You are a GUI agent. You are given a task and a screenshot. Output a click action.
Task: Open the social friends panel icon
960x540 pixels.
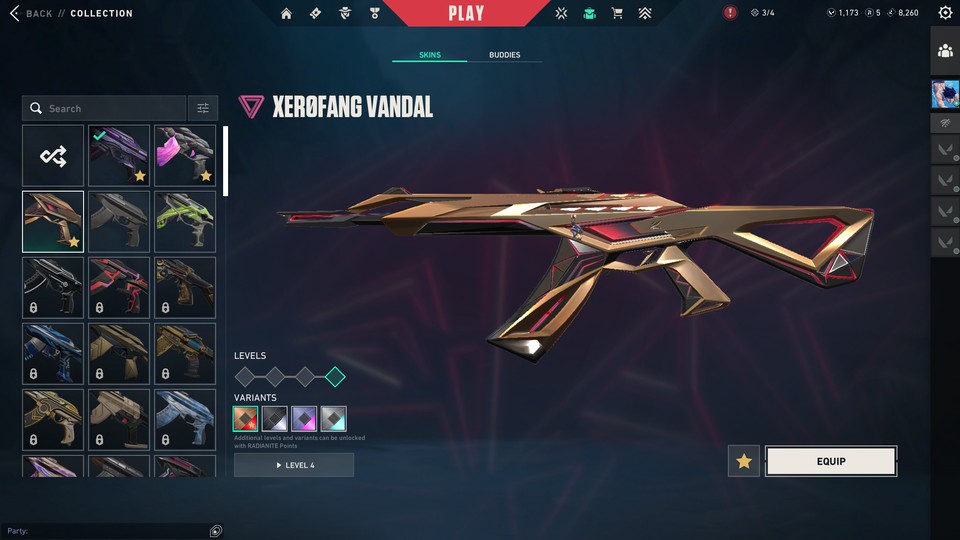click(x=945, y=51)
